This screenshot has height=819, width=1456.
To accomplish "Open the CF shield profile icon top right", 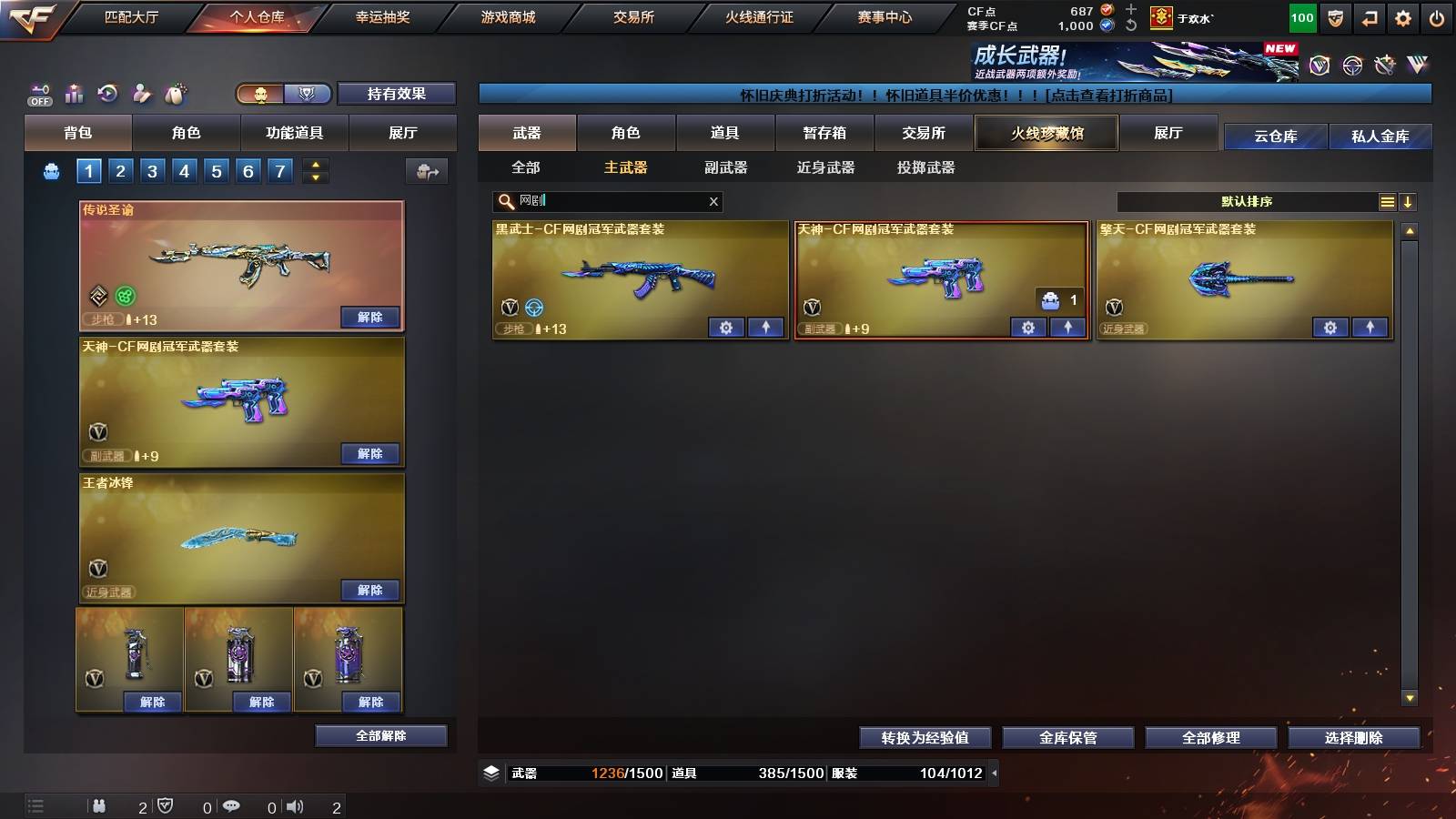I will coord(1335,17).
